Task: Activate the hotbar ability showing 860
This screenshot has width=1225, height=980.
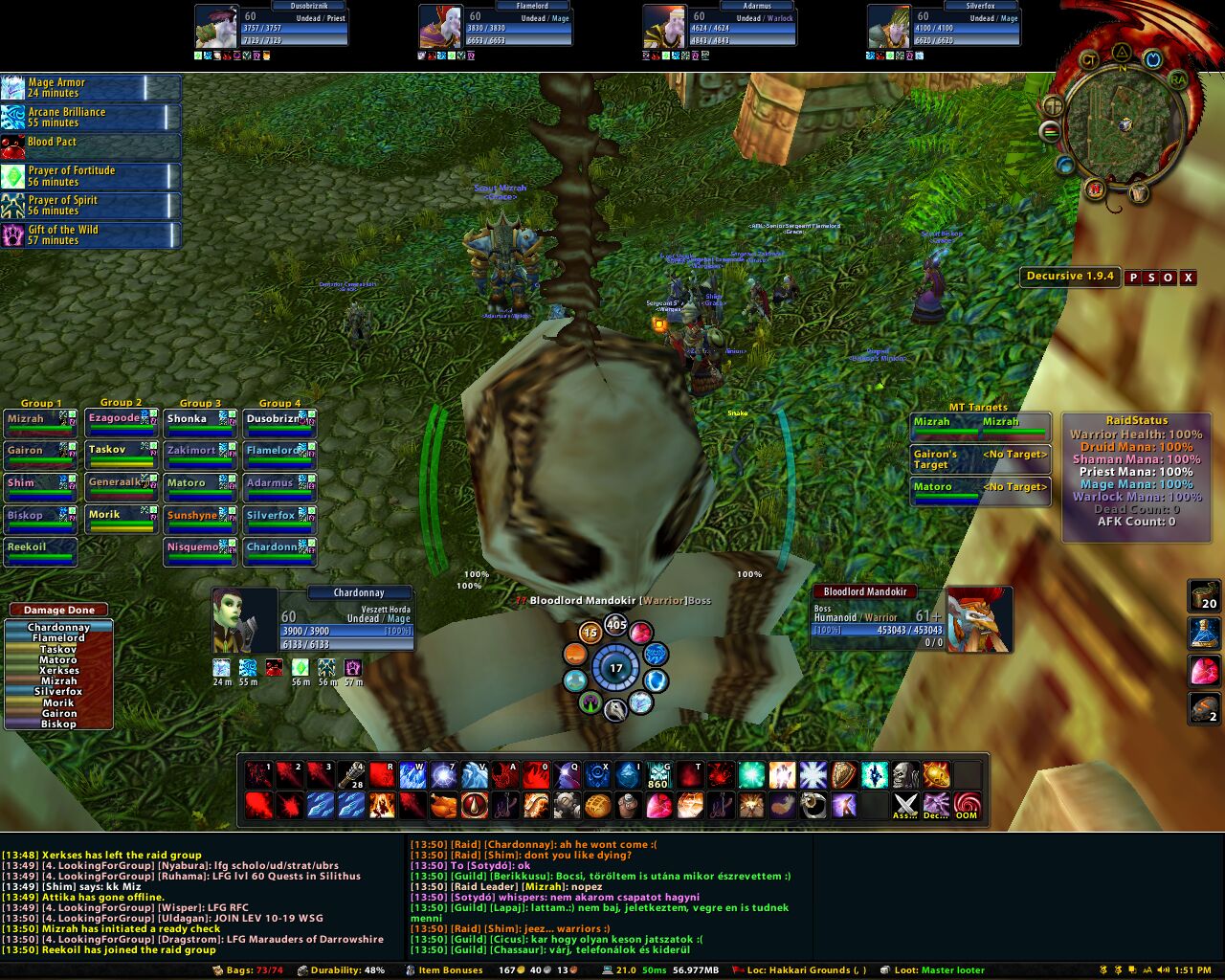Action: tap(657, 774)
